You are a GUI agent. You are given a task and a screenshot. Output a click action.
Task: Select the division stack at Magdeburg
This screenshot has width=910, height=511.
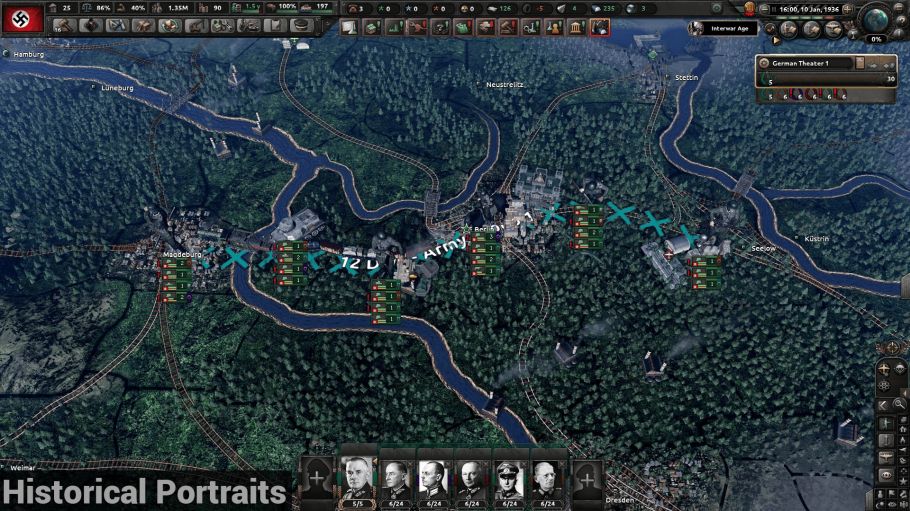pos(174,277)
